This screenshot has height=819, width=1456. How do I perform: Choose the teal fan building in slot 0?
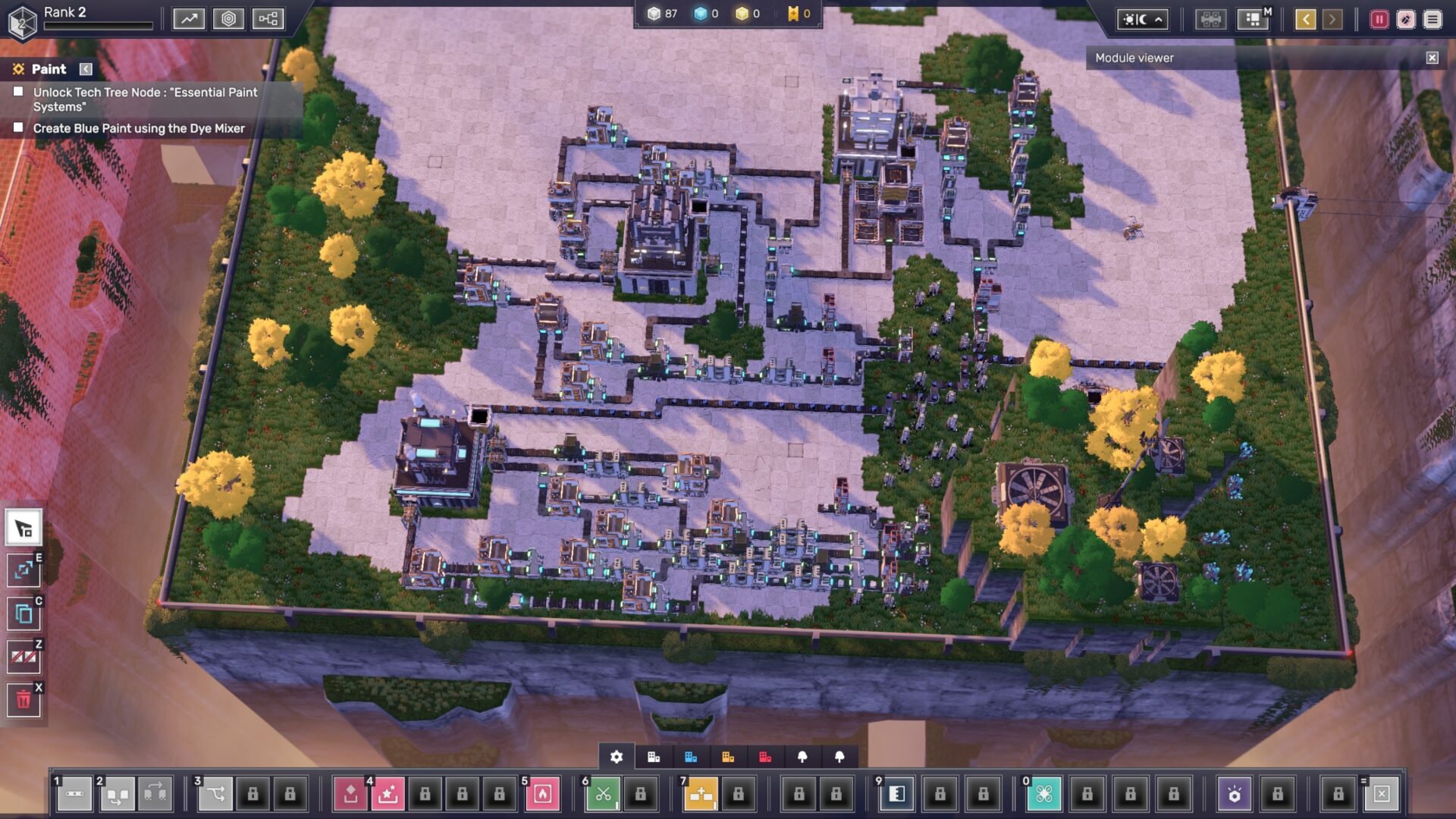coord(1043,794)
